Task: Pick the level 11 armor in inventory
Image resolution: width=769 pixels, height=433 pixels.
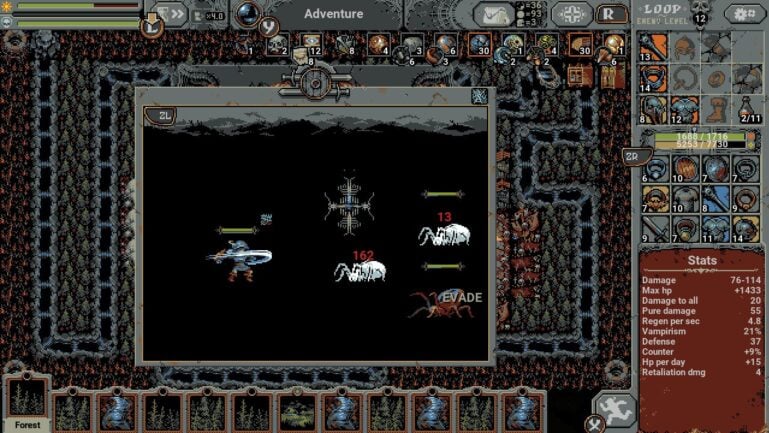Action: tap(717, 229)
